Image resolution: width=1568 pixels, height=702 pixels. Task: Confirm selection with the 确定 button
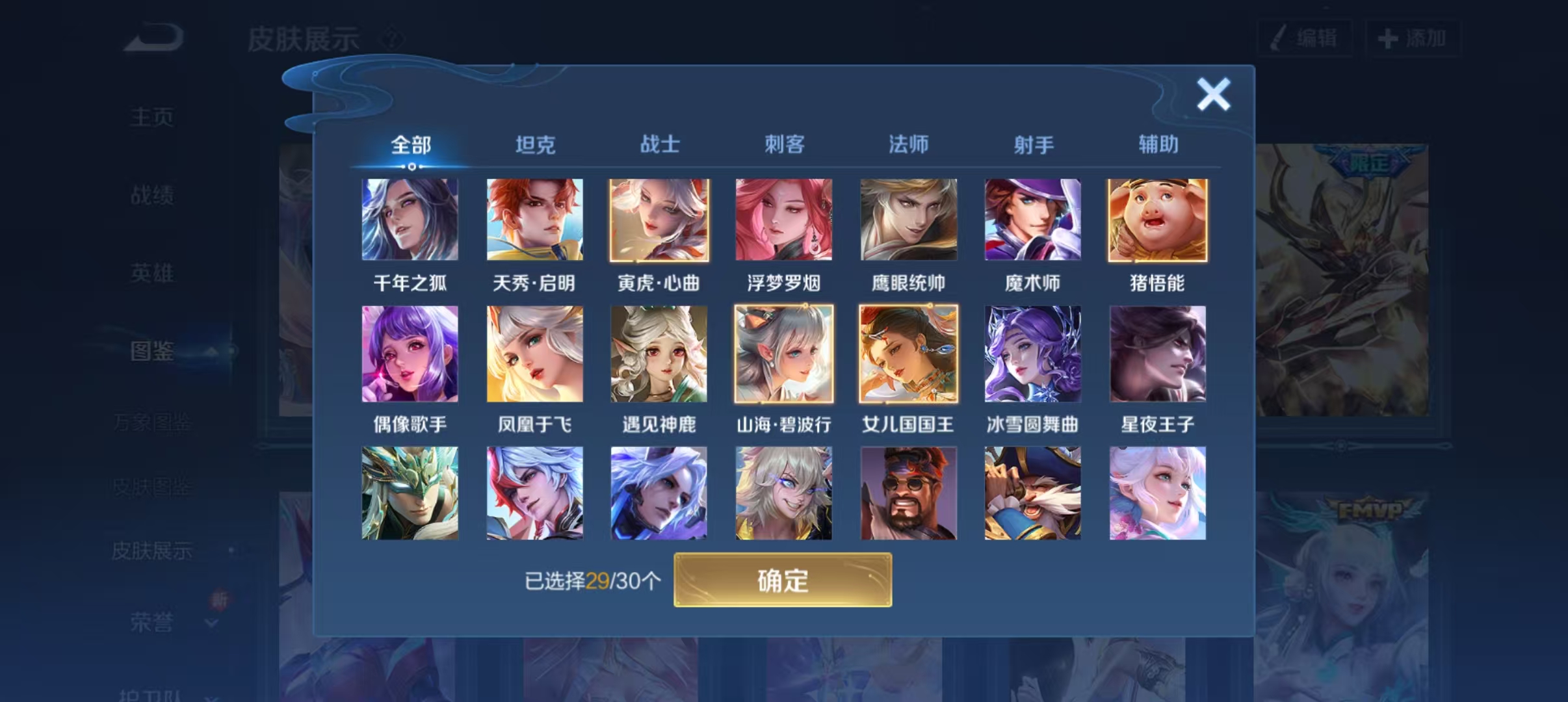click(783, 580)
